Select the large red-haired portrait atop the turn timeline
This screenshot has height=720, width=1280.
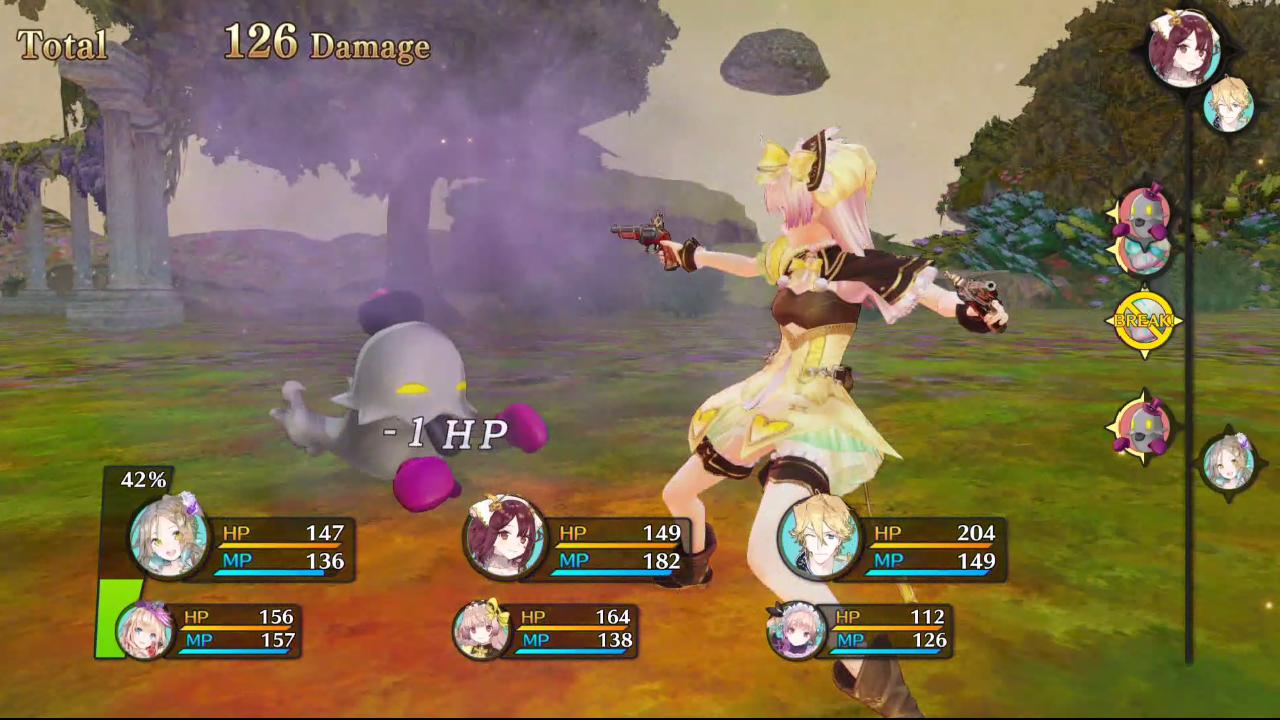(x=1183, y=48)
